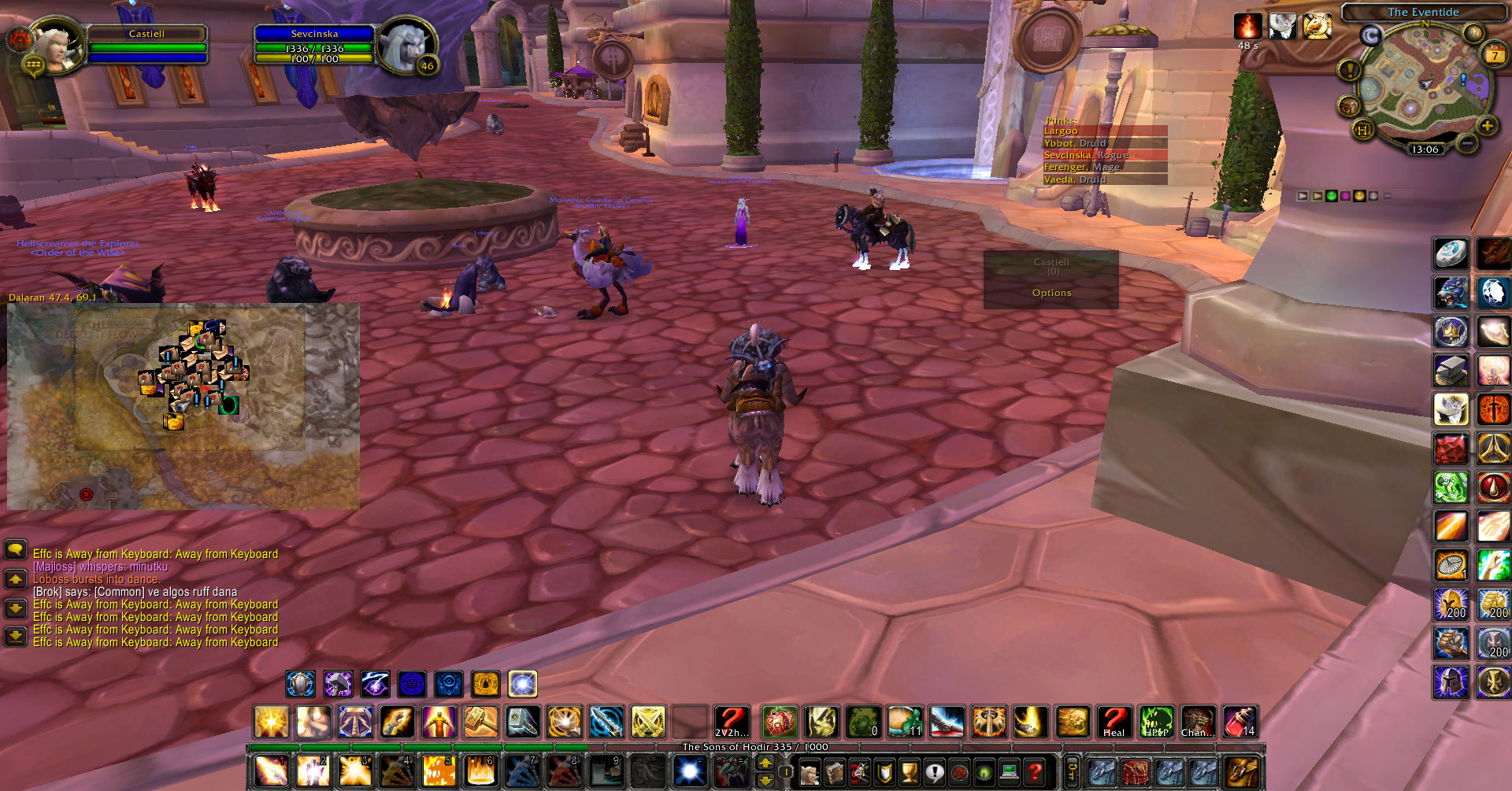Click the minimap zoom-out minus button

pyautogui.click(x=1466, y=143)
